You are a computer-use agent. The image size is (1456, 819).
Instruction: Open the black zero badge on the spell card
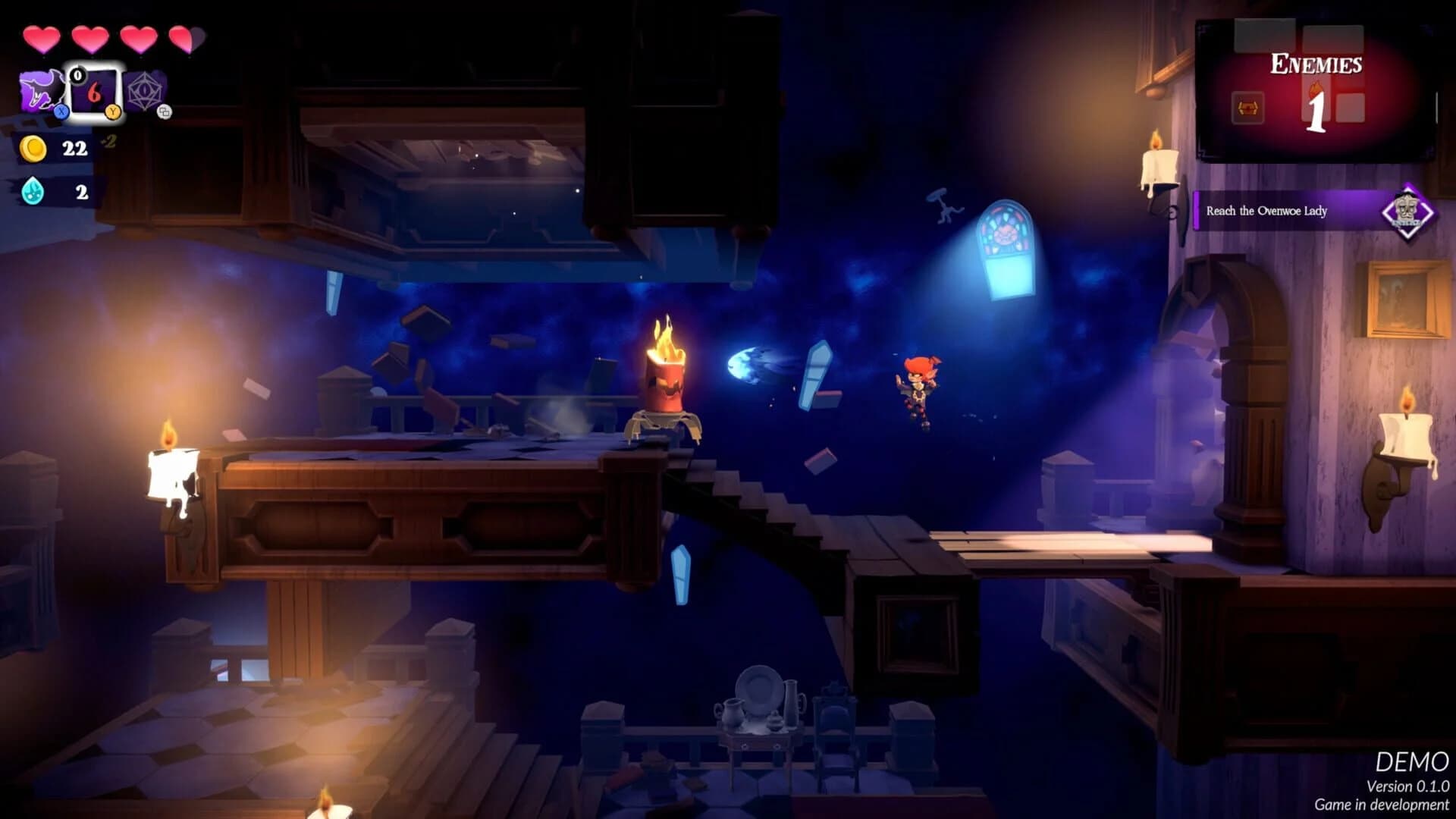78,75
